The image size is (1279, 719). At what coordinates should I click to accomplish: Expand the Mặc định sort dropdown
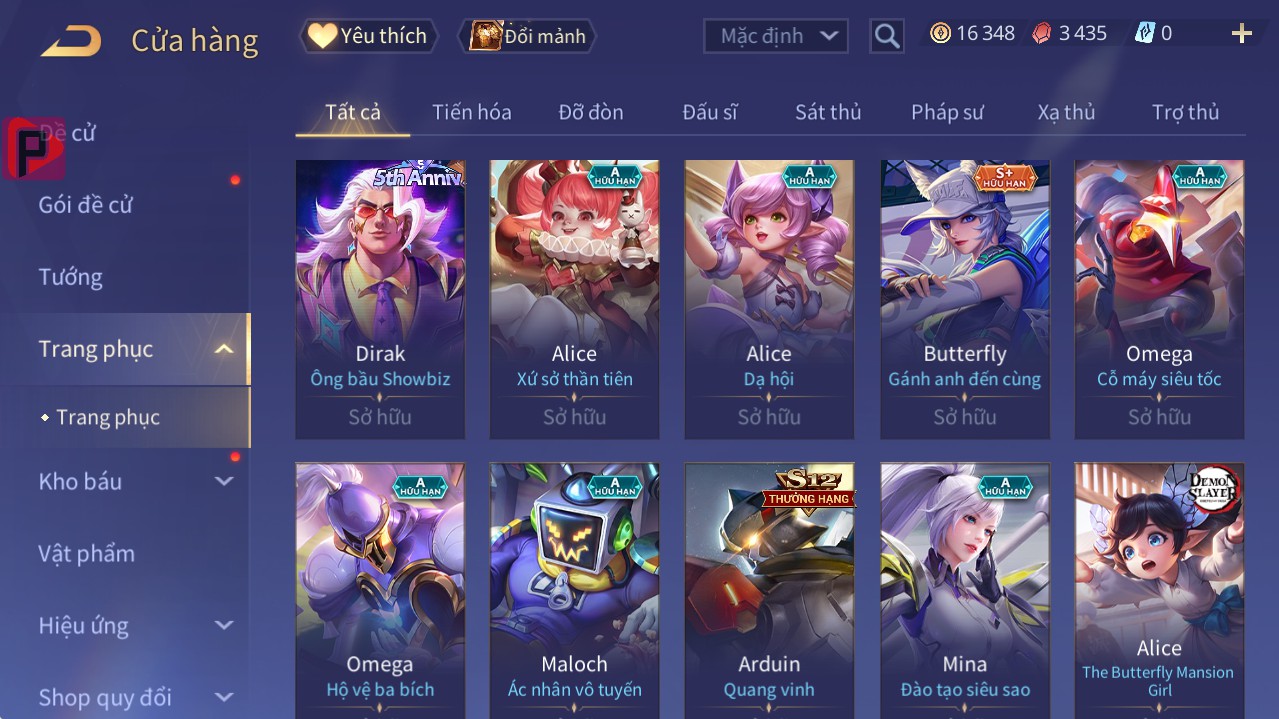[x=776, y=36]
